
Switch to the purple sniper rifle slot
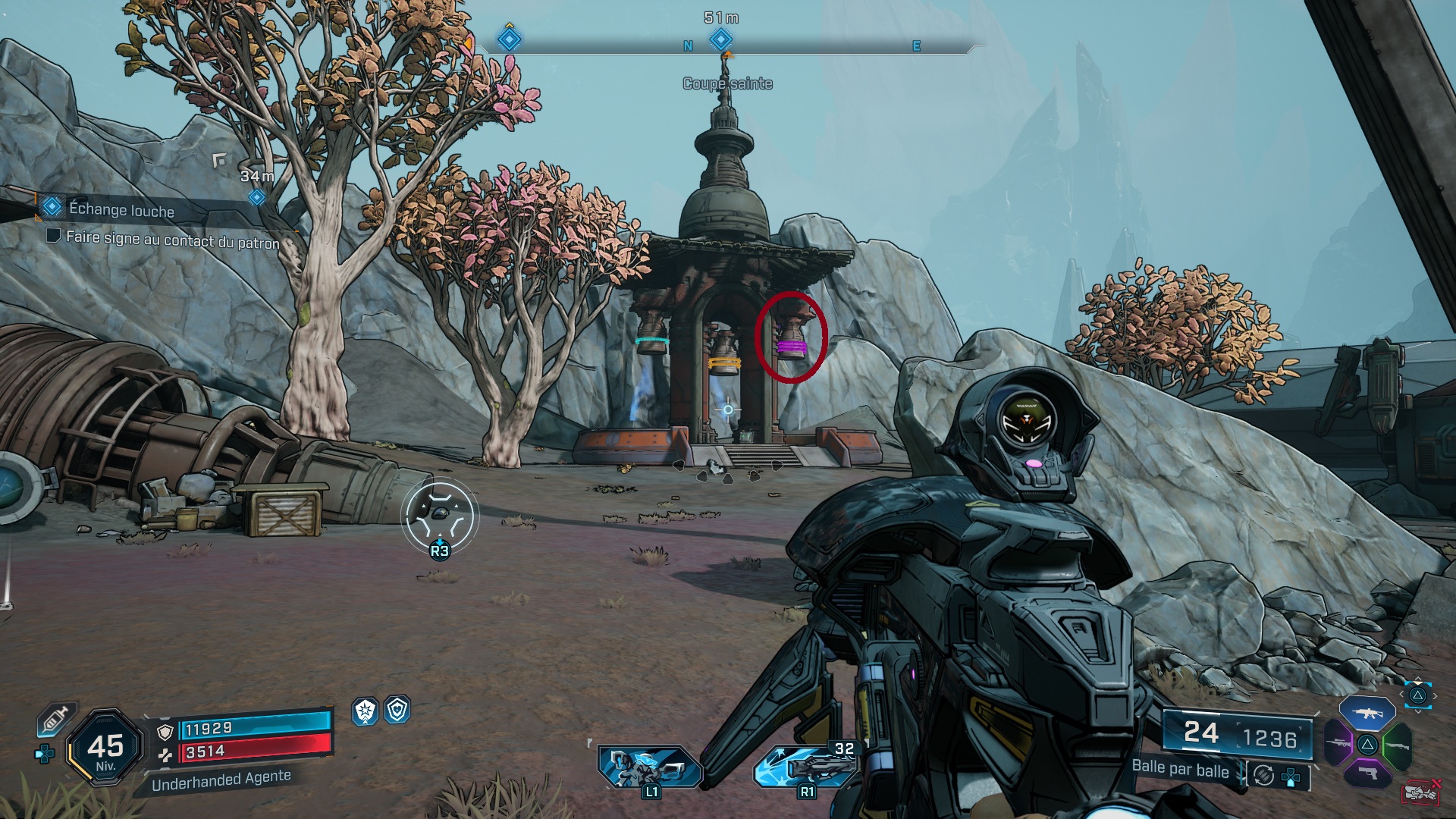click(1338, 744)
